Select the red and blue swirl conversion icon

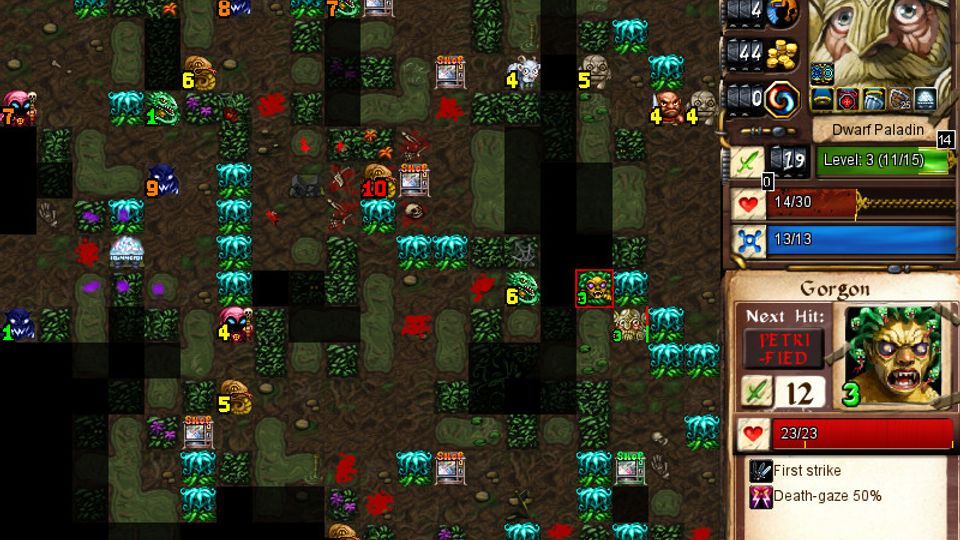click(x=782, y=100)
